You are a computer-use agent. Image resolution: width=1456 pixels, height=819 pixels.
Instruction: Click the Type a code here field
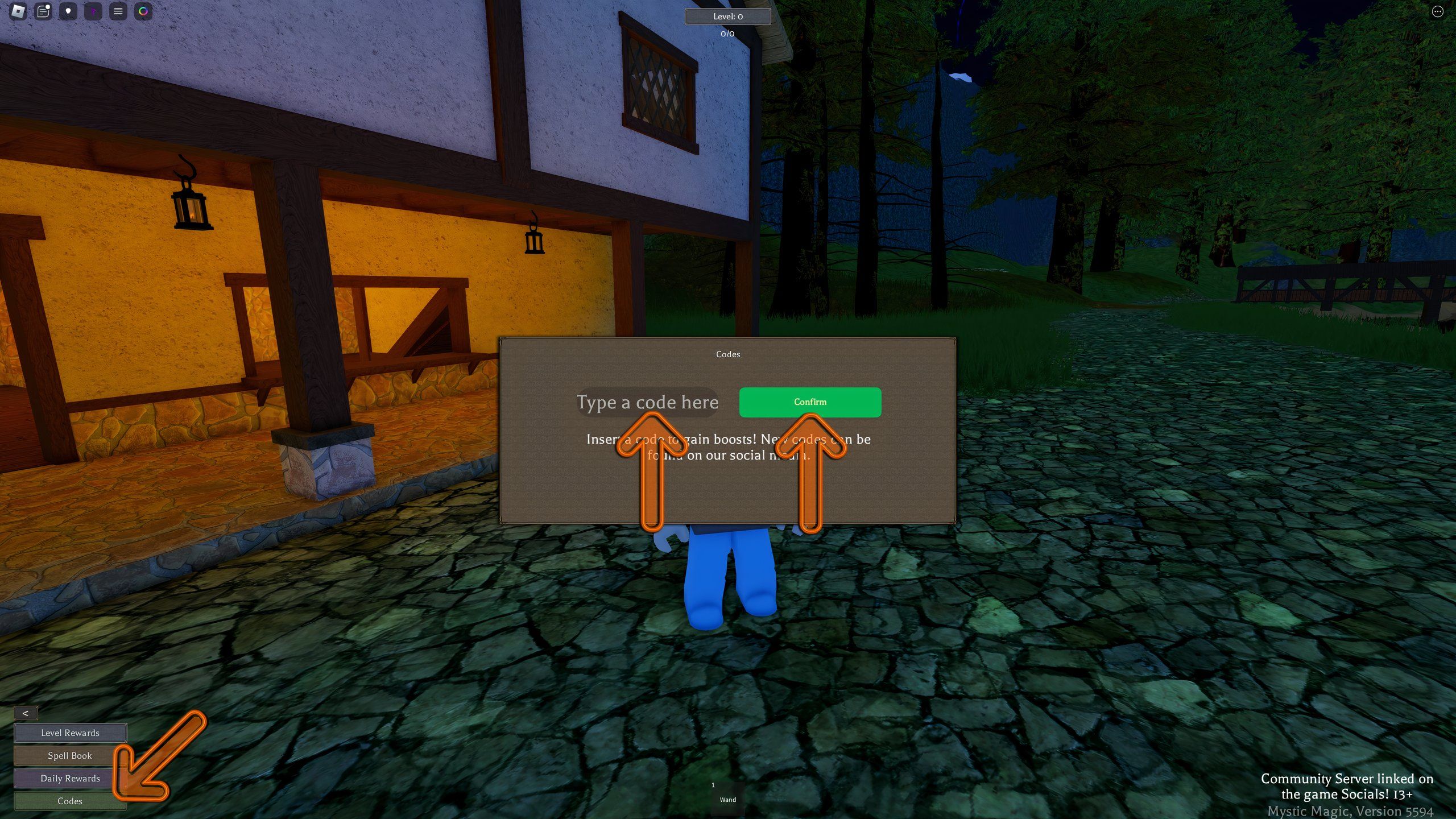point(647,402)
